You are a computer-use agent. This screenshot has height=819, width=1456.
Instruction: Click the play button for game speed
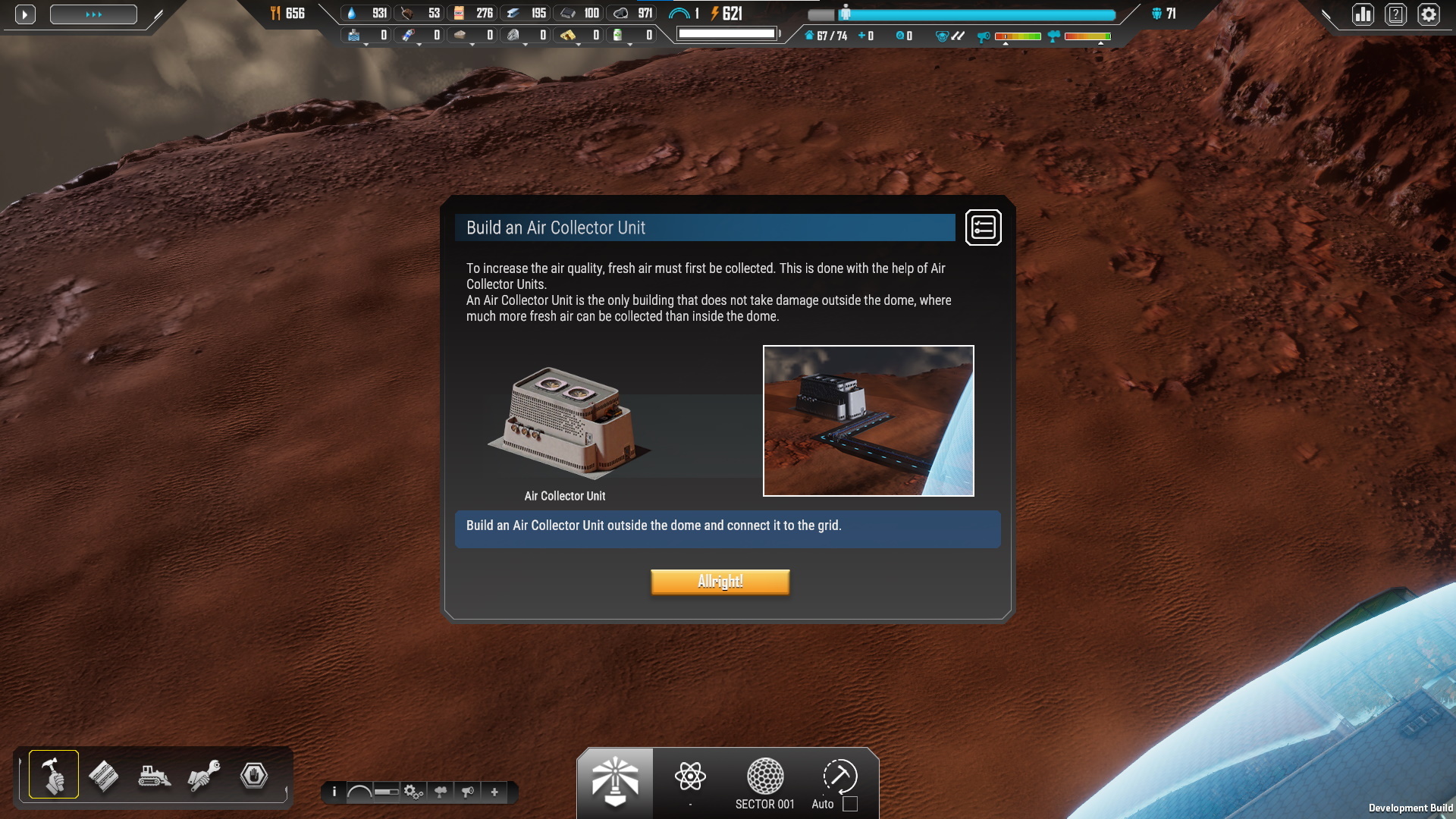[x=25, y=14]
